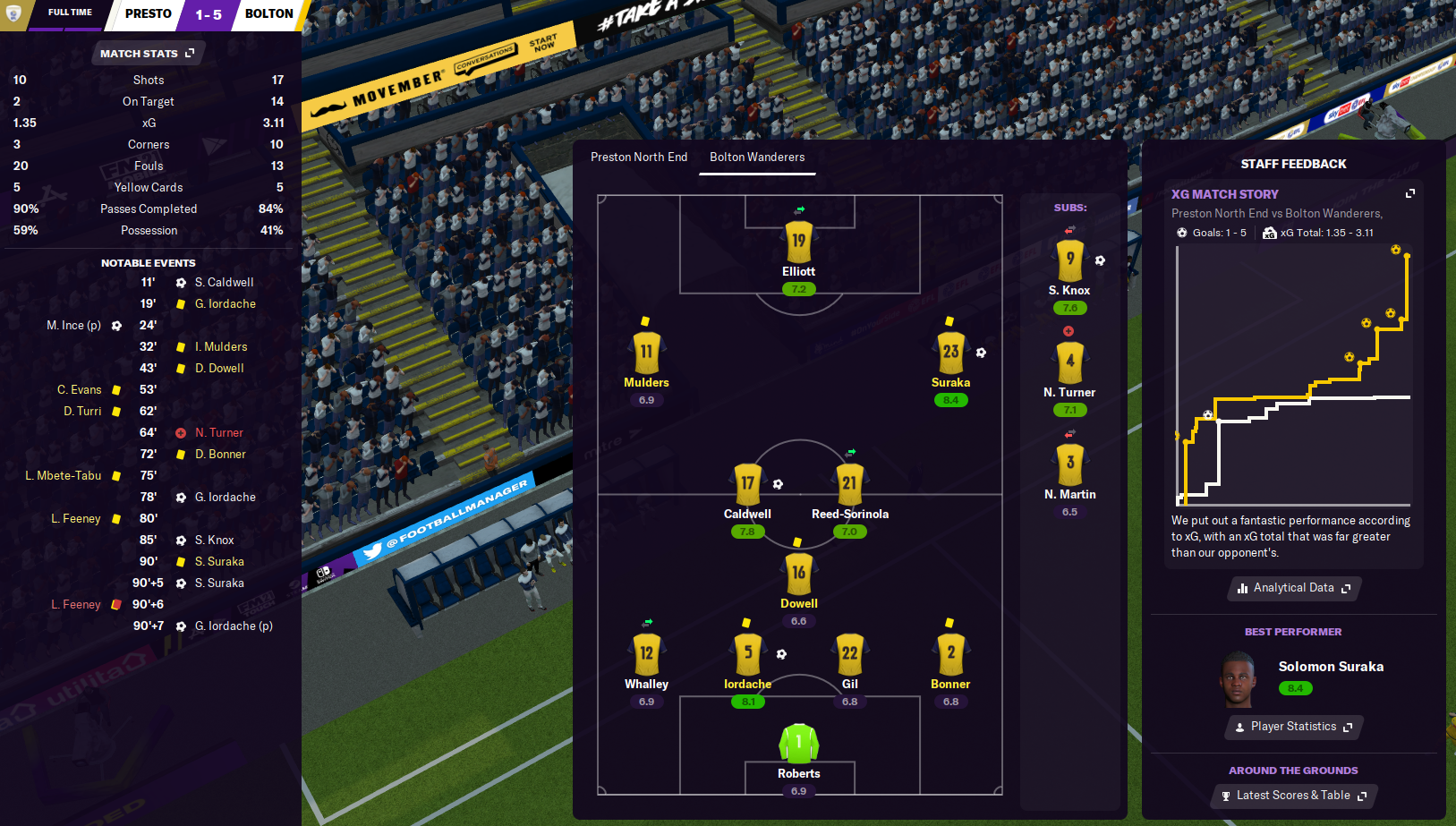Open the Match Stats panel

(147, 54)
